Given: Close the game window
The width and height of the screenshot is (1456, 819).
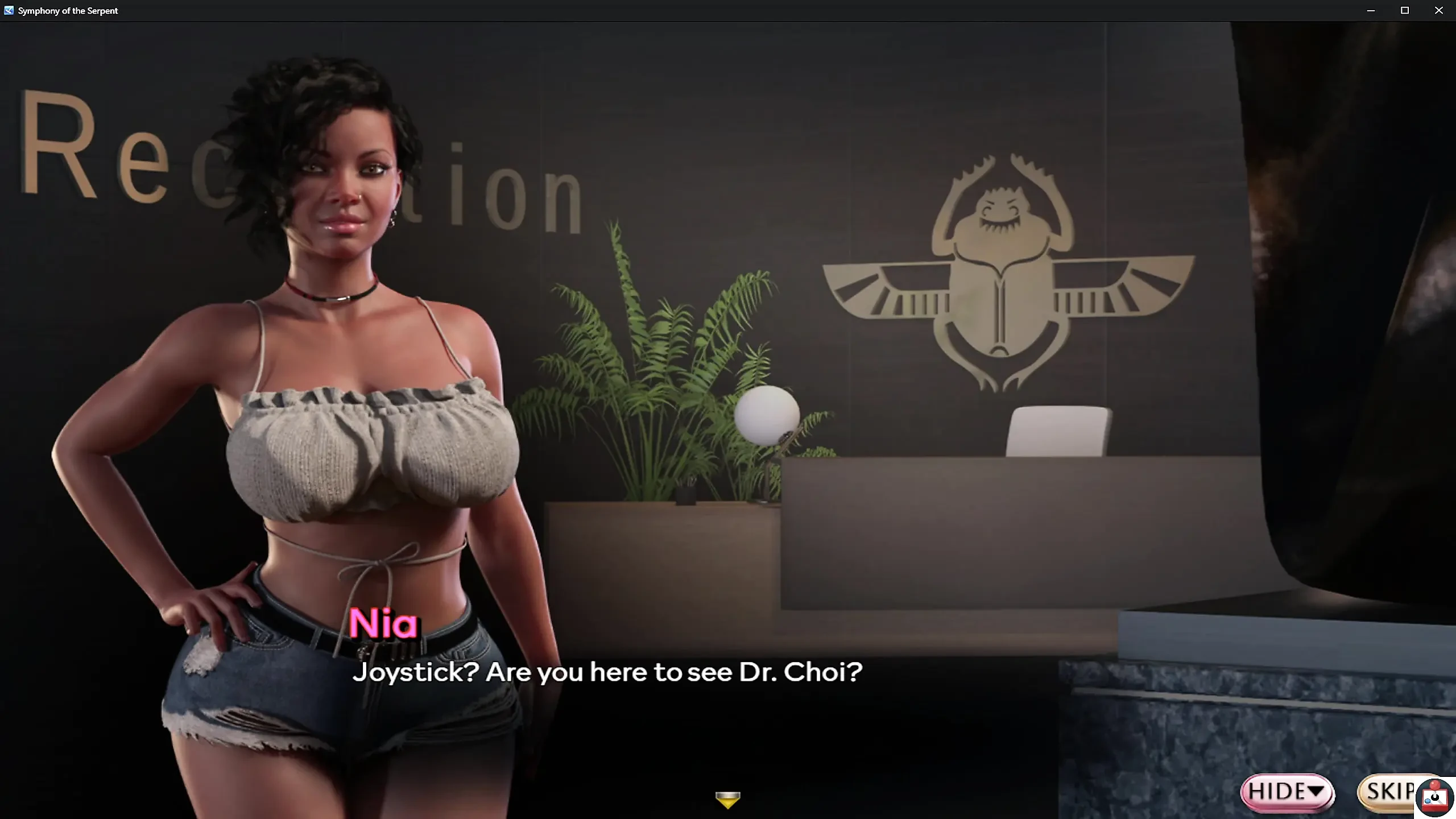Looking at the screenshot, I should (x=1439, y=11).
